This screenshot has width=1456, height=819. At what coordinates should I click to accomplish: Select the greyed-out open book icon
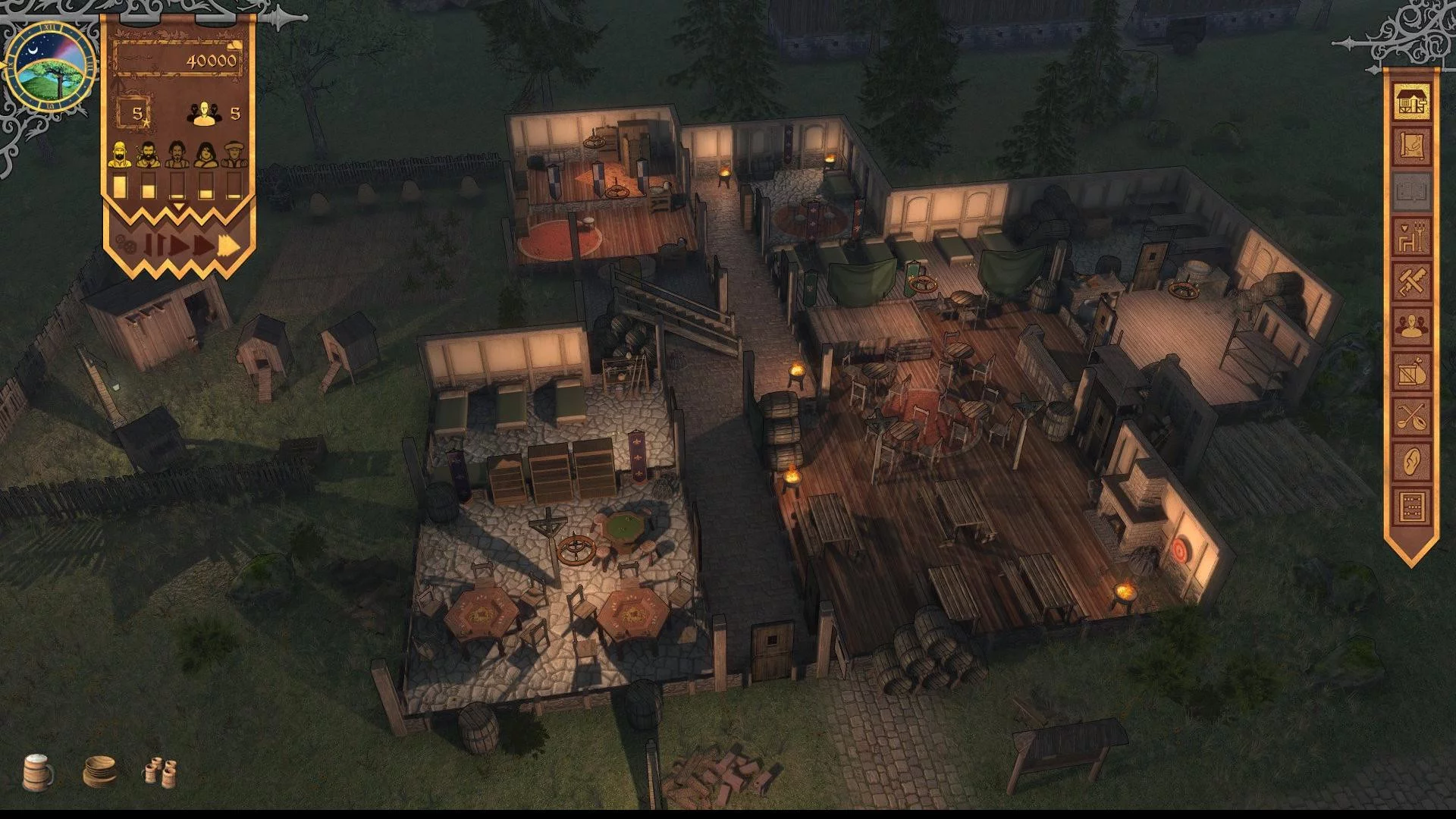[1411, 191]
